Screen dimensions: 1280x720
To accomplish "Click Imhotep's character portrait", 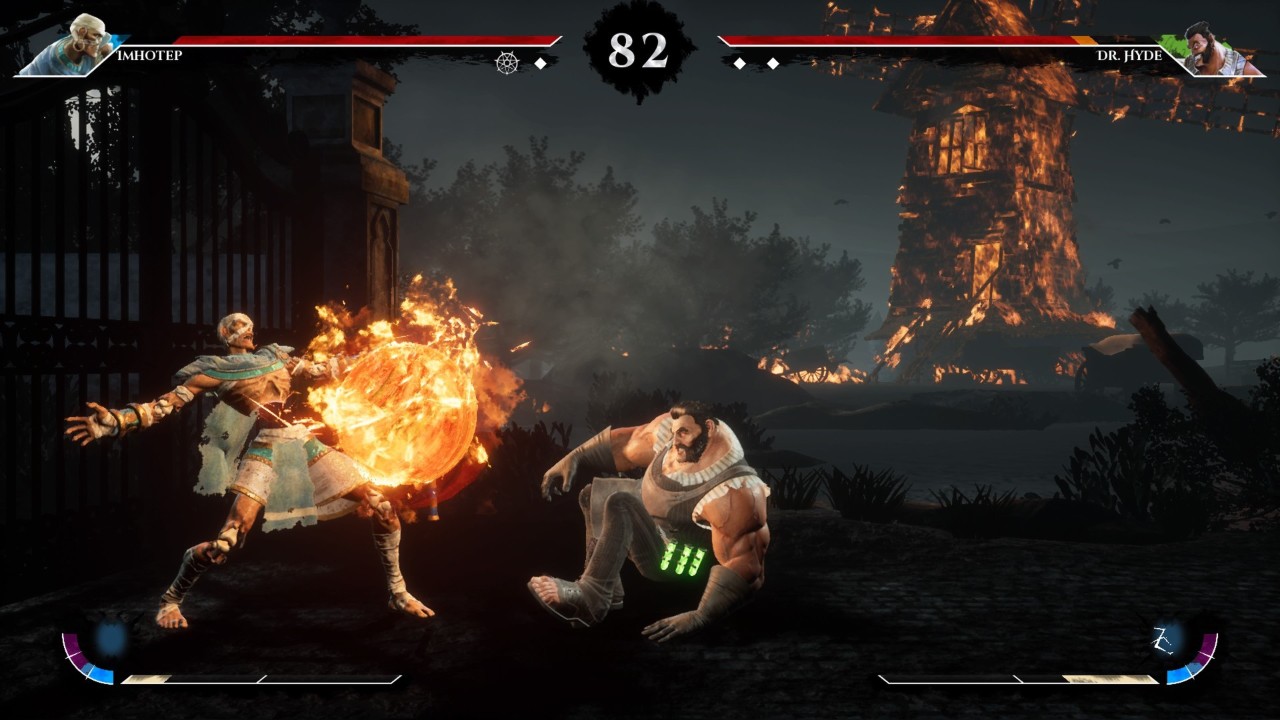I will coord(77,45).
